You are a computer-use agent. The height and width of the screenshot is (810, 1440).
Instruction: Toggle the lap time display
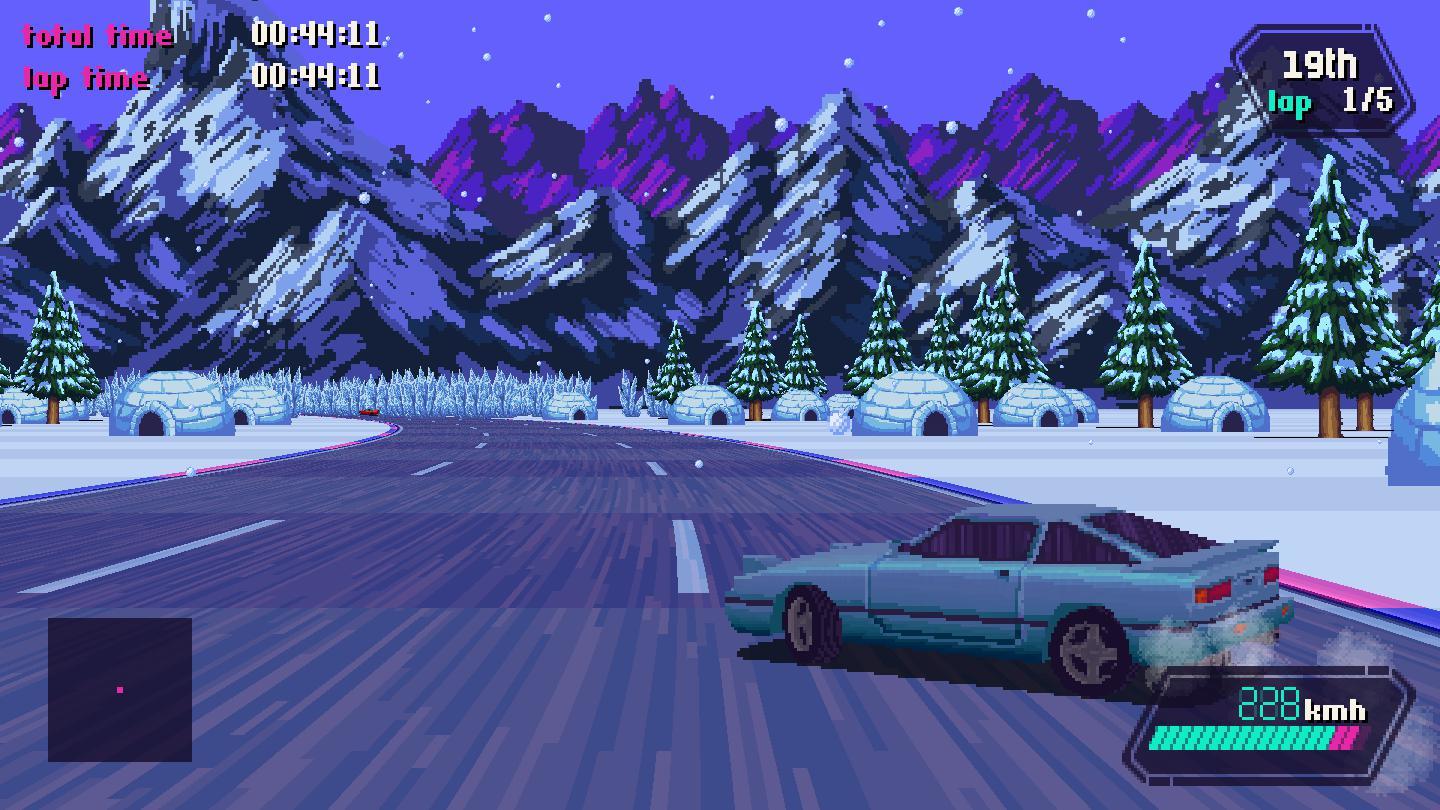click(88, 78)
